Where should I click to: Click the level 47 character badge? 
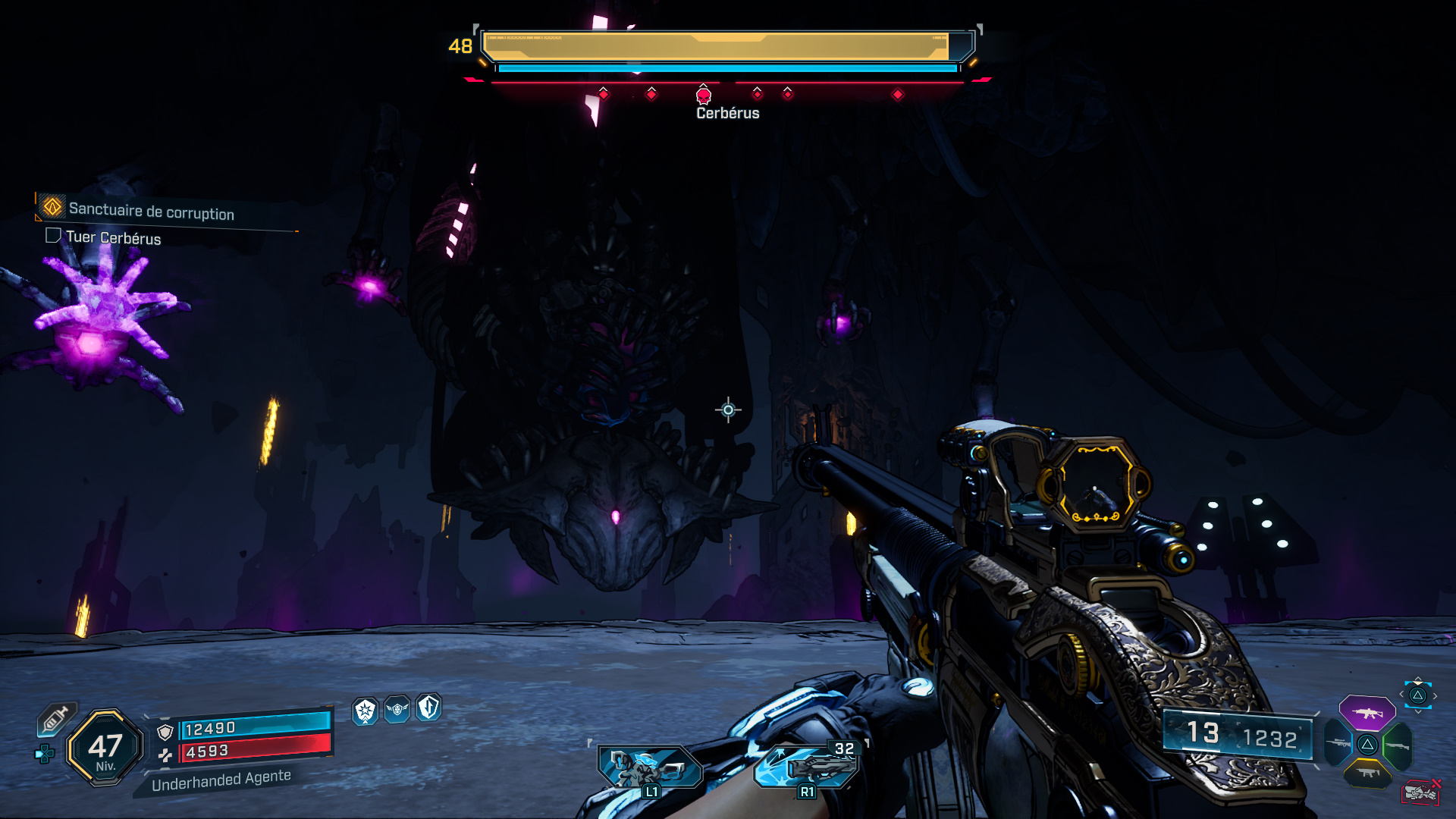(105, 748)
